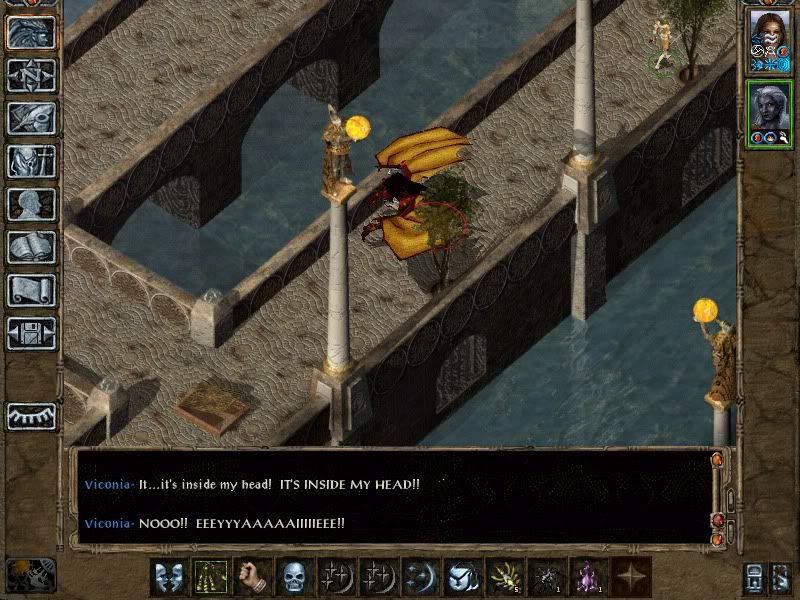The width and height of the screenshot is (800, 600).
Task: Click the return-to-game button above the map button
Action: 31,32
